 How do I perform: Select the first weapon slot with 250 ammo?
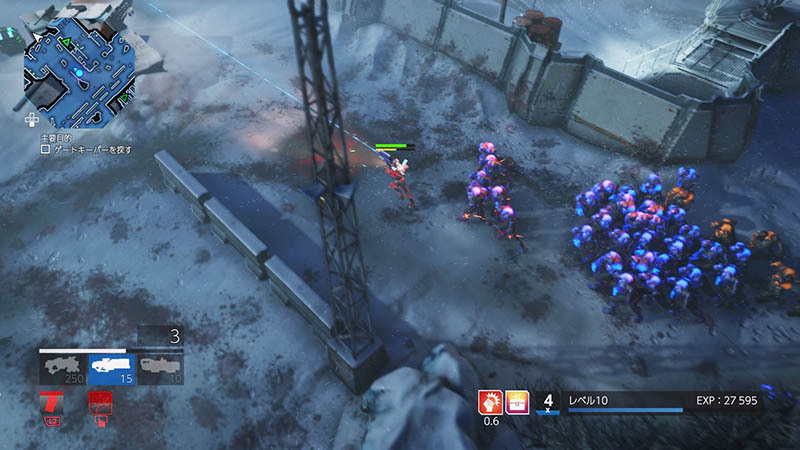63,368
